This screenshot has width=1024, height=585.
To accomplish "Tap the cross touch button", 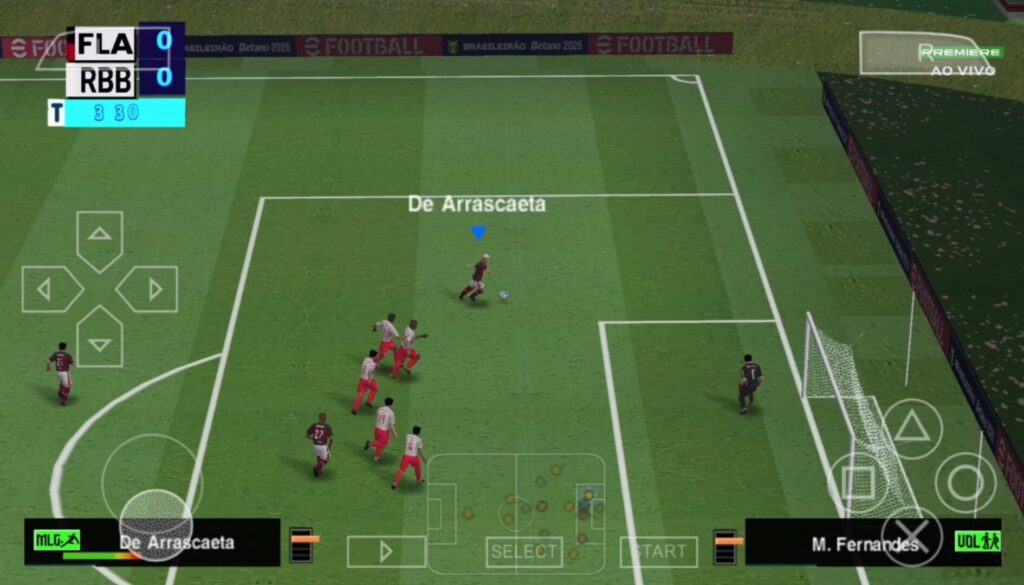I will coord(911,537).
